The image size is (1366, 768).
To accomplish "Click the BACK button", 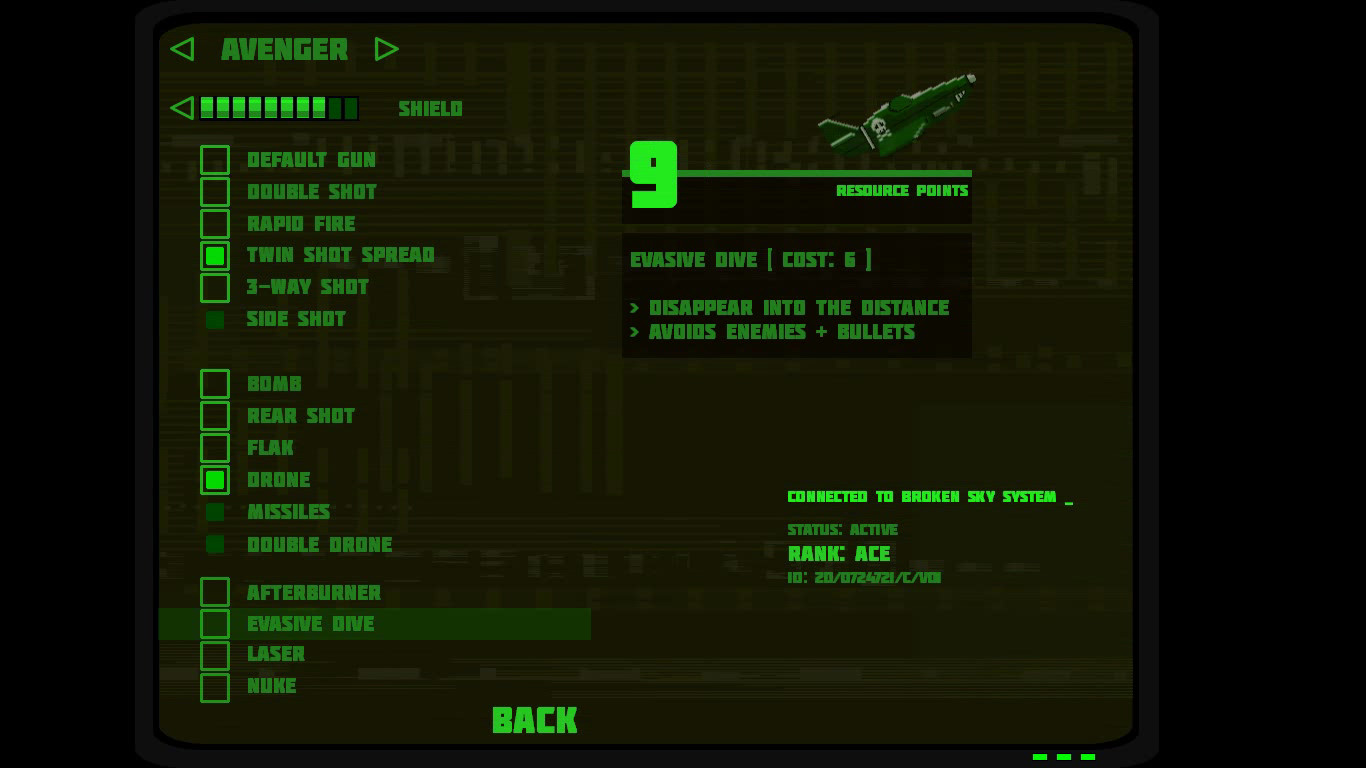I will [534, 720].
